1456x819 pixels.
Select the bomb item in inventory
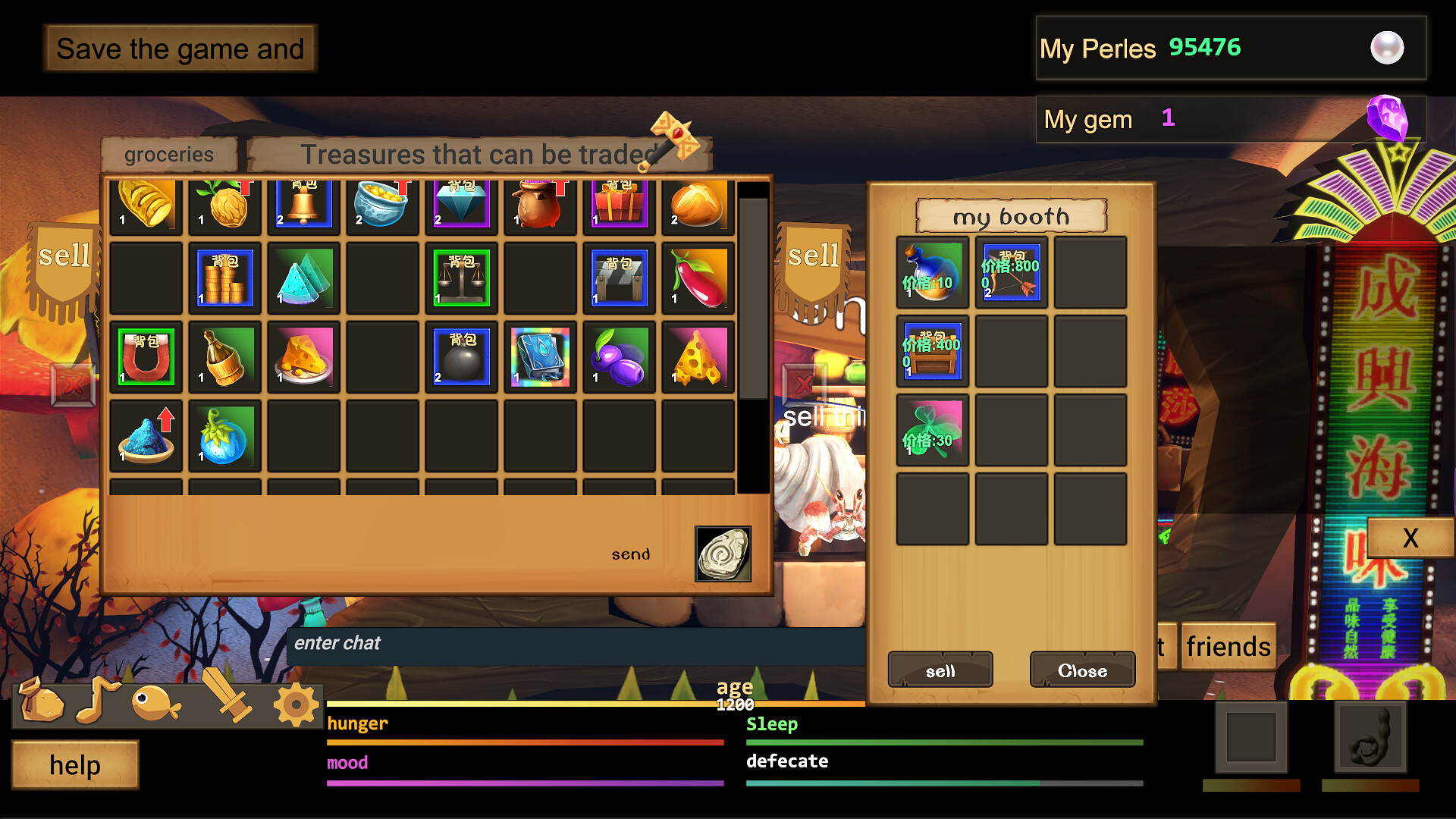pyautogui.click(x=461, y=356)
